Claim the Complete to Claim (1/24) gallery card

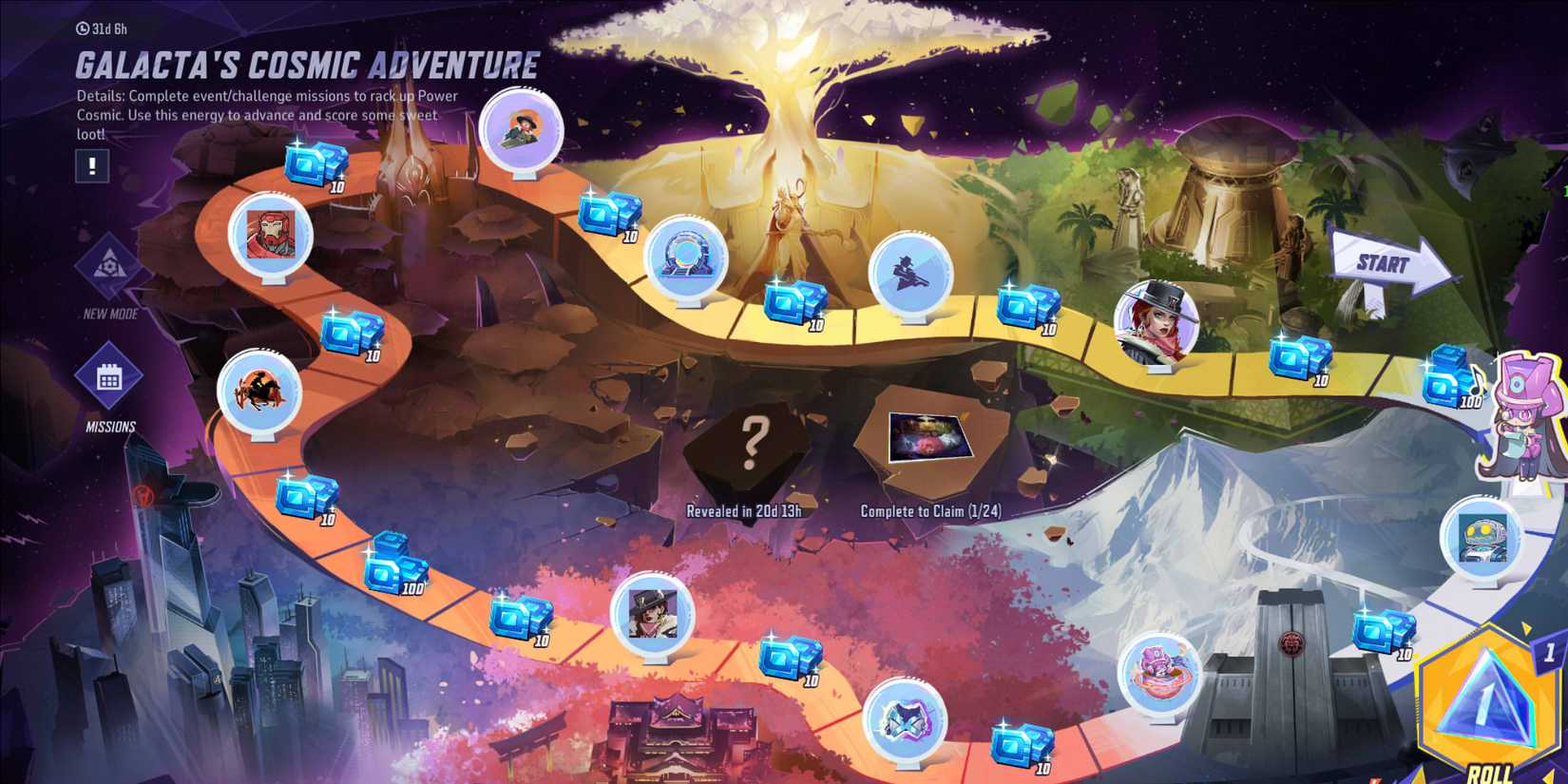931,437
